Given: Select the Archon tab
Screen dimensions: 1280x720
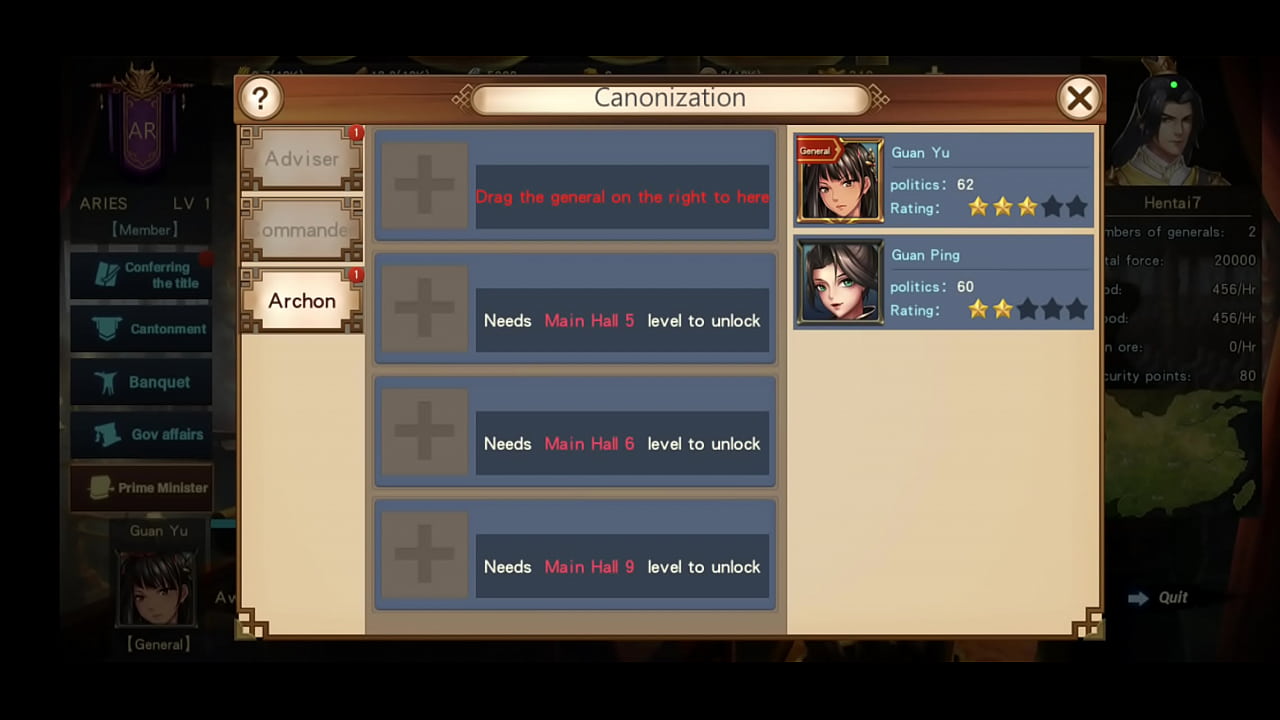Looking at the screenshot, I should [x=301, y=300].
